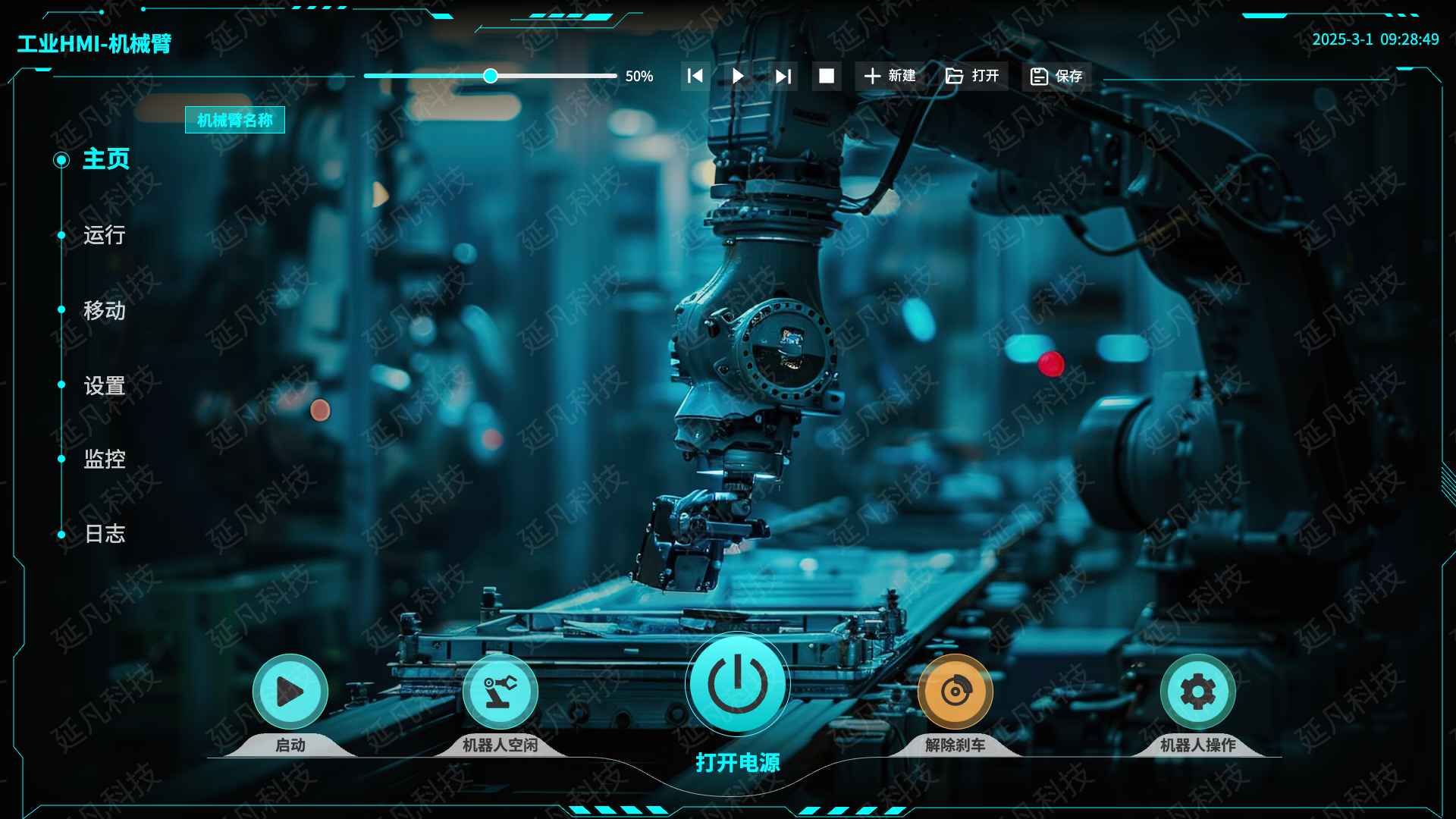Click the 保存 save icon
The height and width of the screenshot is (819, 1456).
tap(1038, 76)
